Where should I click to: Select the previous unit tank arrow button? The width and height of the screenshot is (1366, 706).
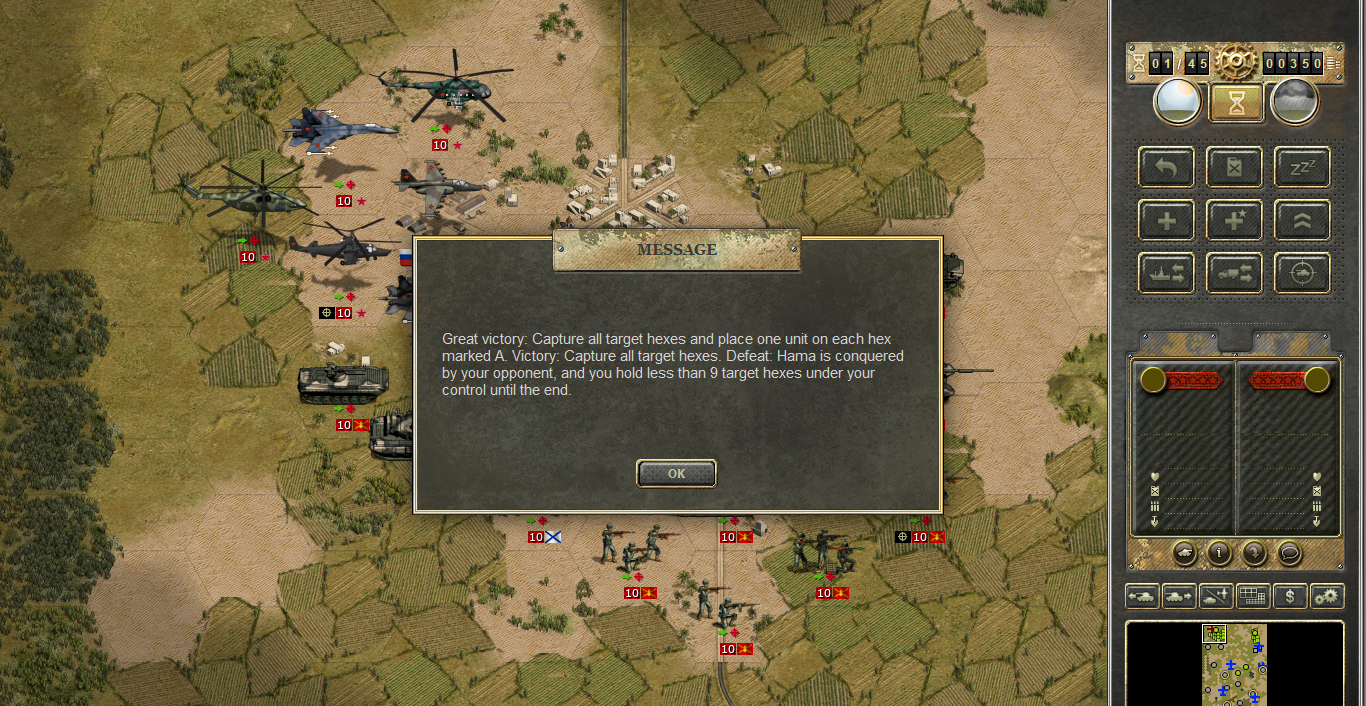pos(1142,596)
